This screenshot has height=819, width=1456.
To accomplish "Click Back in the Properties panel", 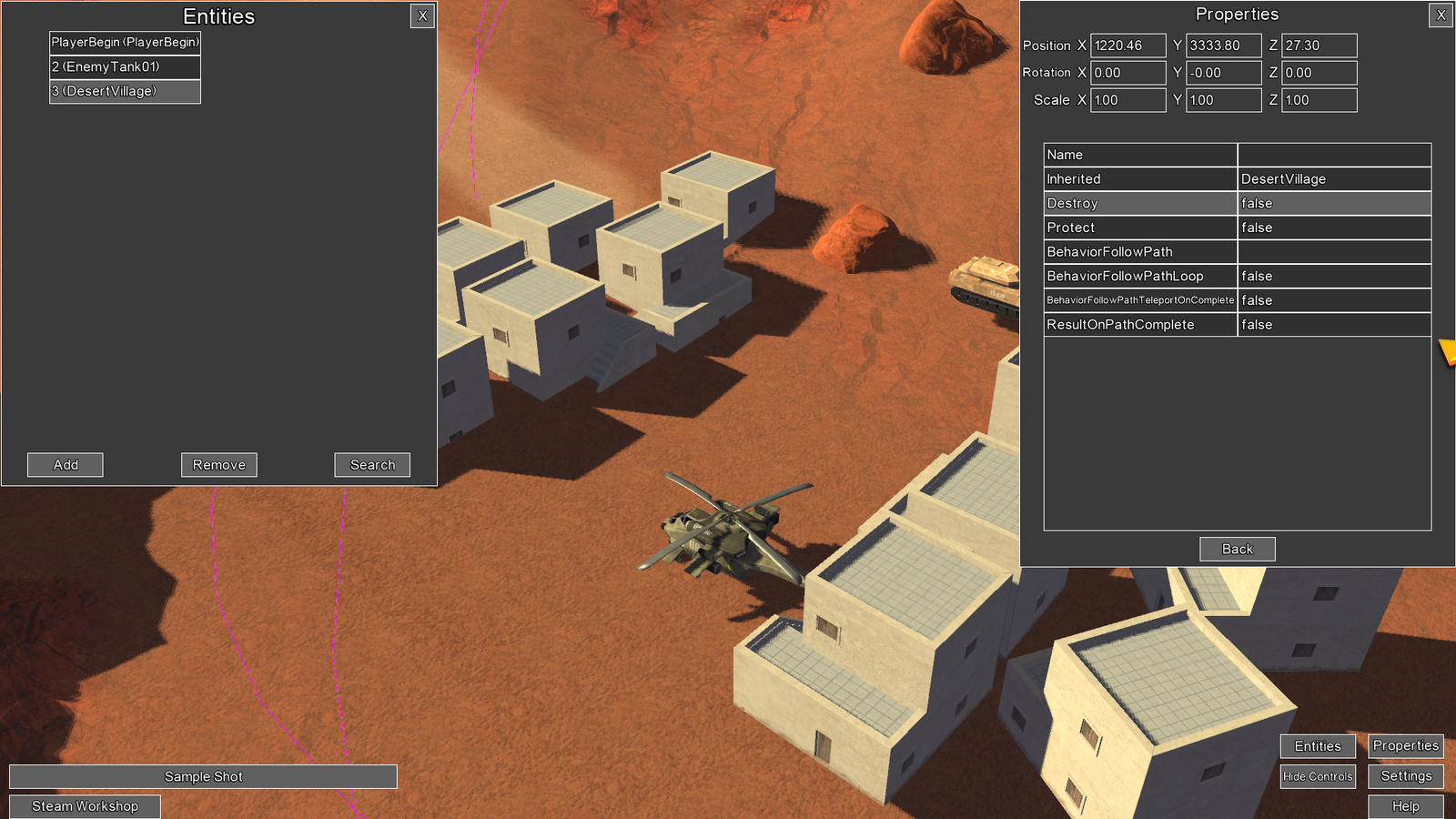I will [1237, 549].
